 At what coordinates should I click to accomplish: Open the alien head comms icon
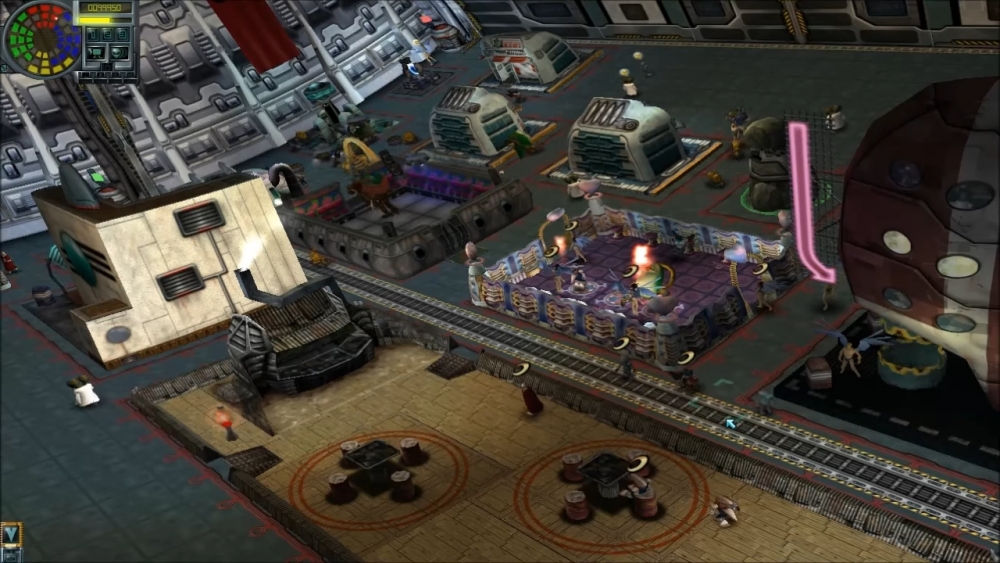point(119,53)
